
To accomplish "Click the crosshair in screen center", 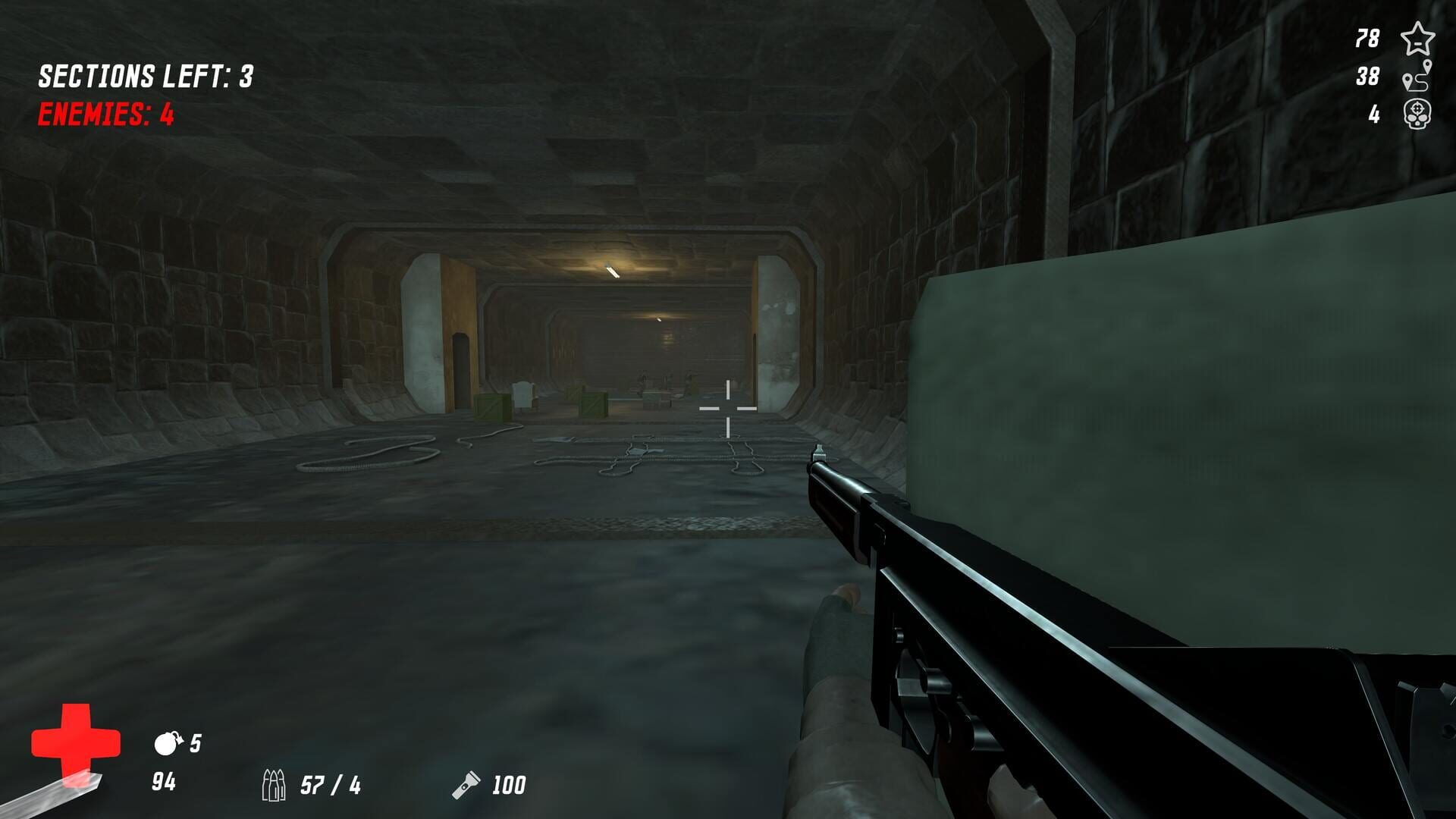I will click(x=727, y=407).
